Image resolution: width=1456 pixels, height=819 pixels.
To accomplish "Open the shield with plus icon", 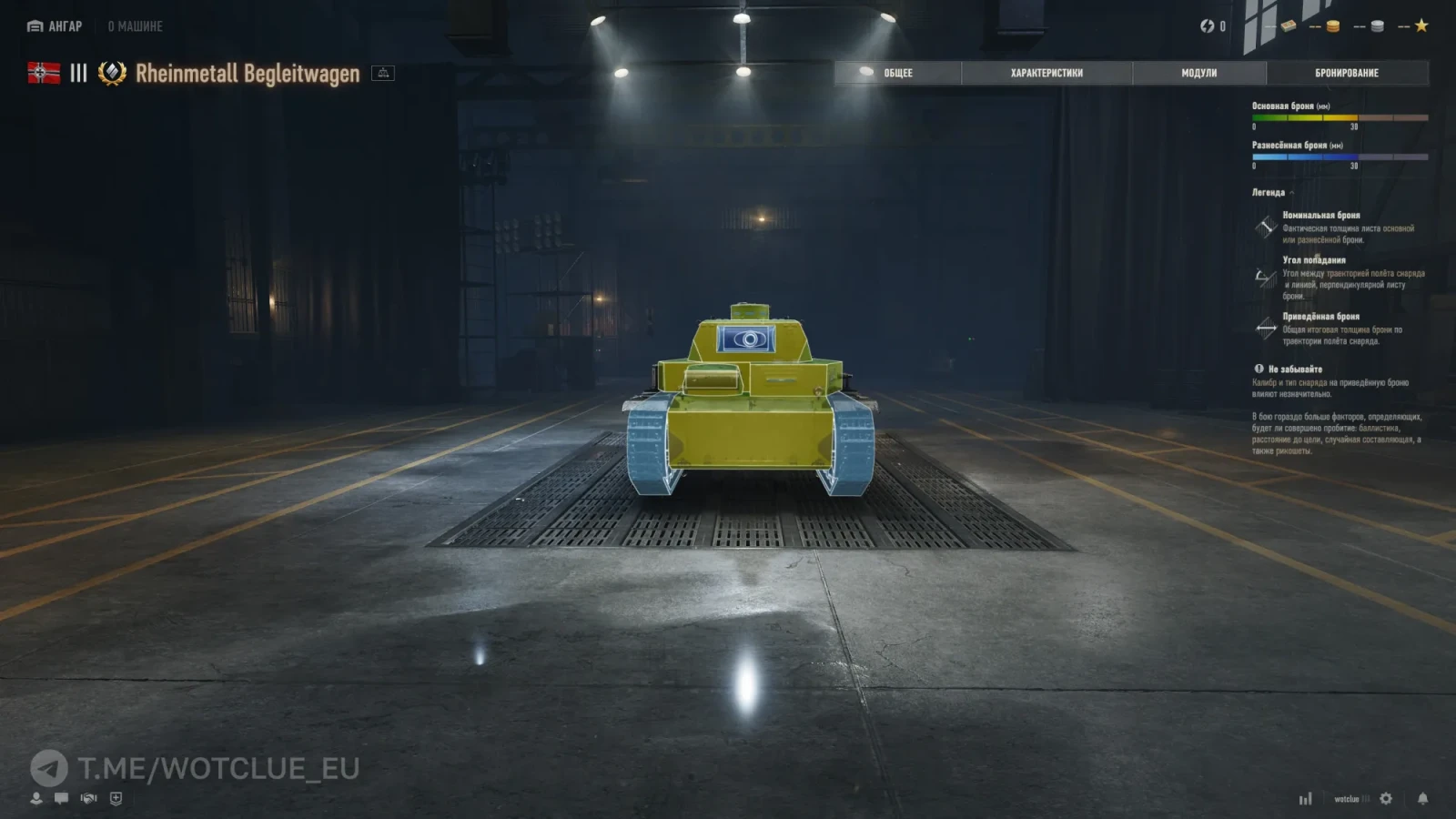I will 116,798.
